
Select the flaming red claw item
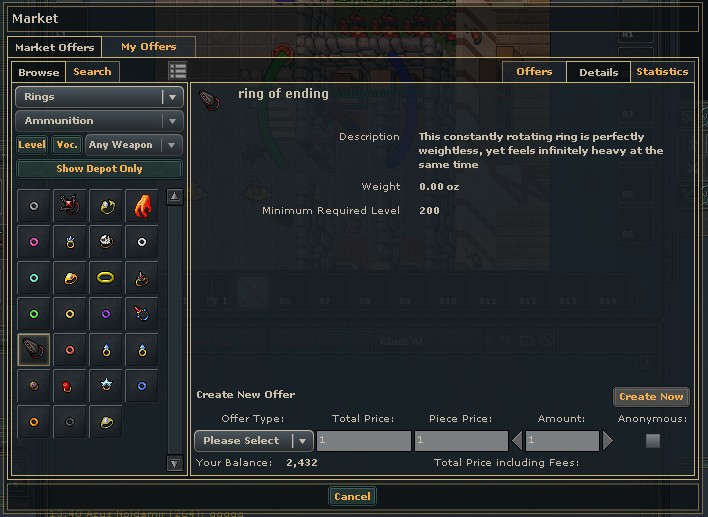coord(142,206)
